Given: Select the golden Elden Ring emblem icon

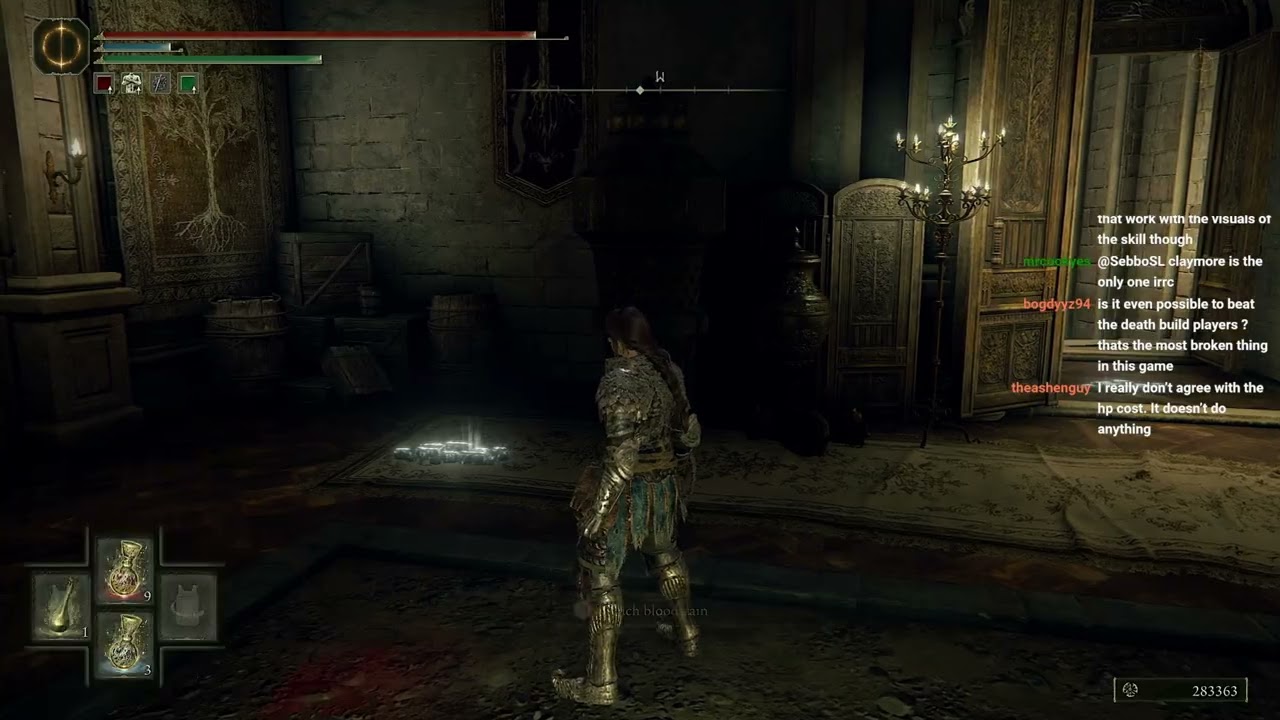Looking at the screenshot, I should point(61,47).
